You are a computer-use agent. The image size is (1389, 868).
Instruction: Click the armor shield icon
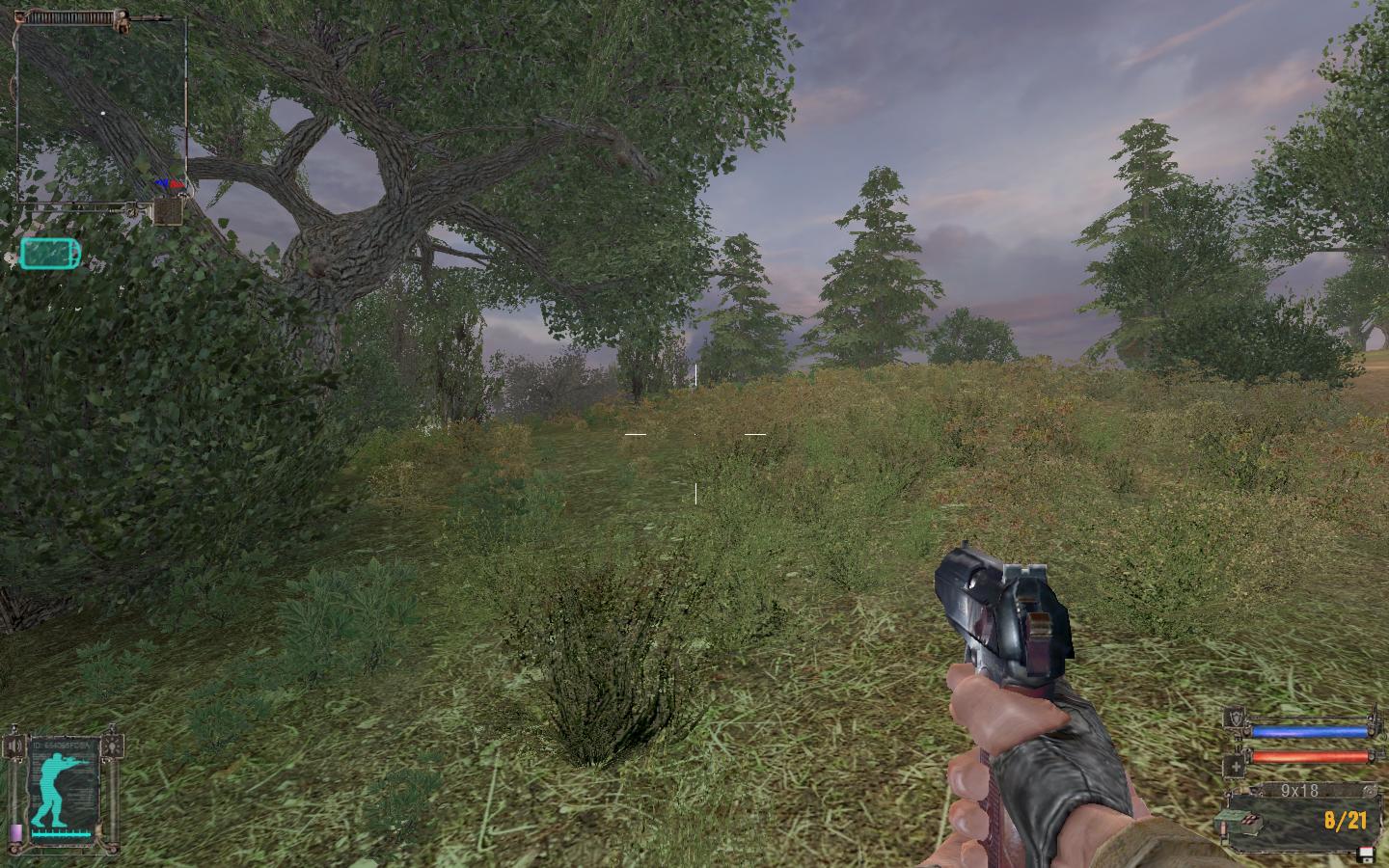point(1234,718)
